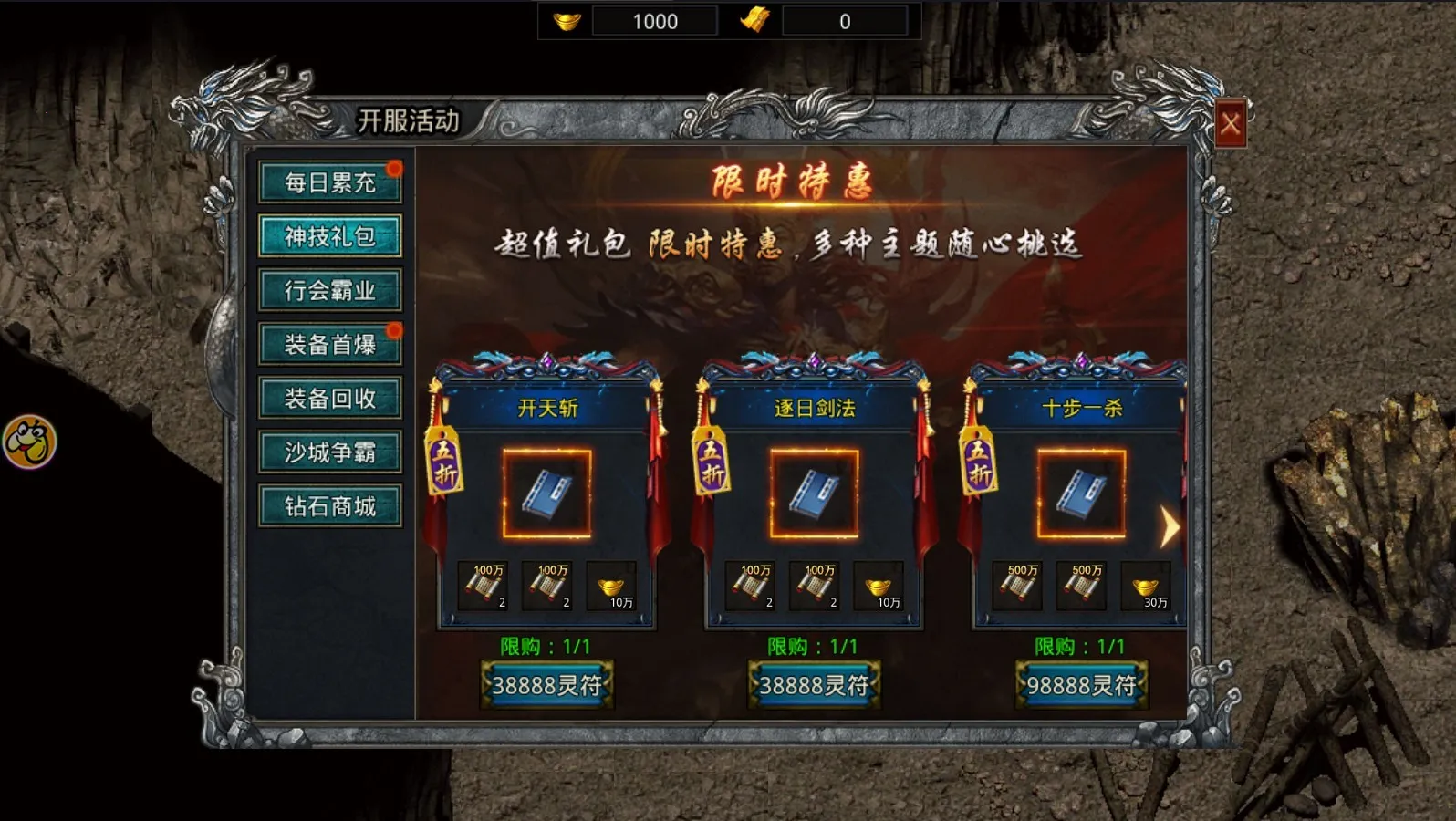This screenshot has width=1456, height=821.
Task: Inspect the 30万 gold ingot reward under 十步一杀
Action: 1146,587
